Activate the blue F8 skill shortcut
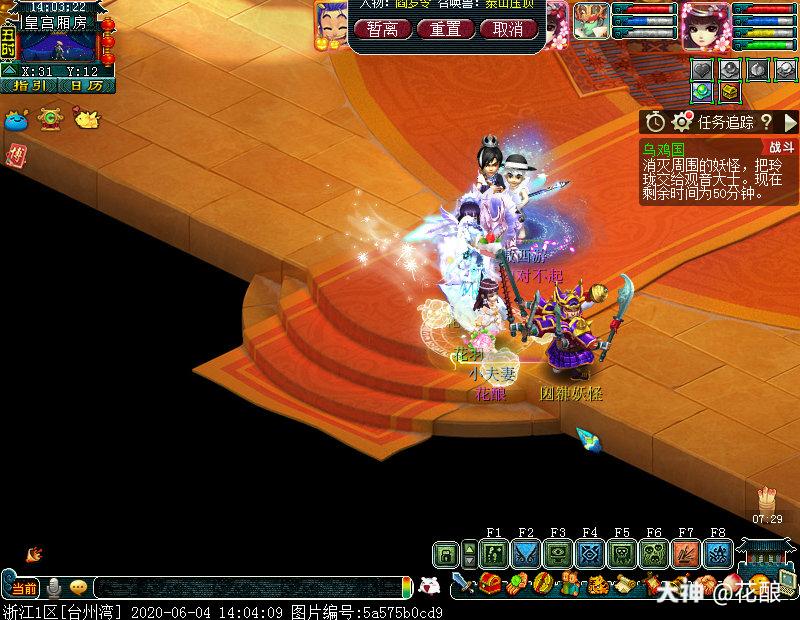800x620 pixels. 718,554
